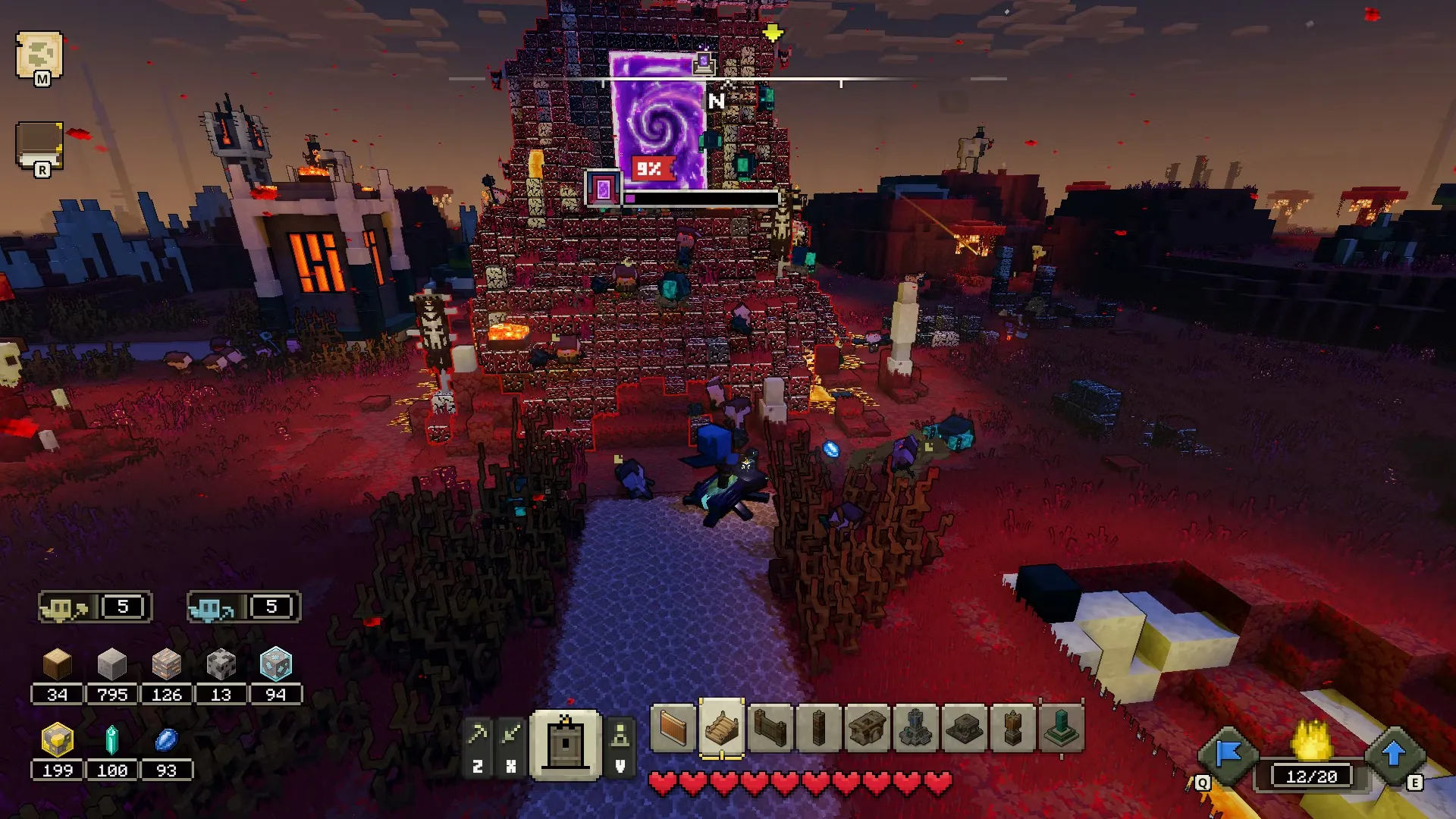Activate the blue banner rally button

(x=1228, y=755)
